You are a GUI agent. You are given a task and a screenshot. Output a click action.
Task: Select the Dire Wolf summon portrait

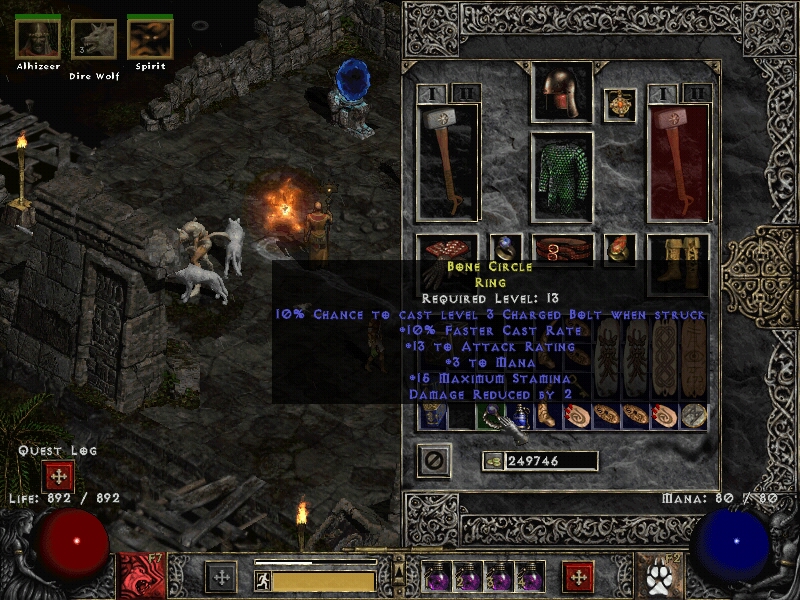pos(93,40)
